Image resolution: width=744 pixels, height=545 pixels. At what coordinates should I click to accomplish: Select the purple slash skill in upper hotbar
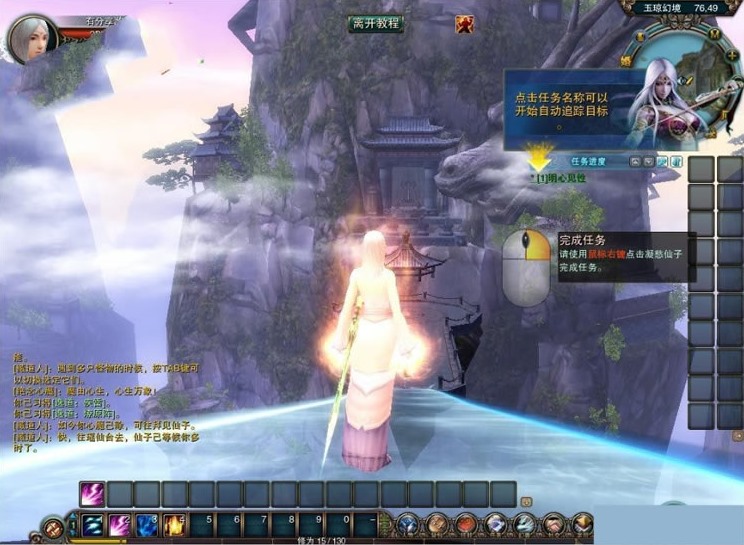93,493
